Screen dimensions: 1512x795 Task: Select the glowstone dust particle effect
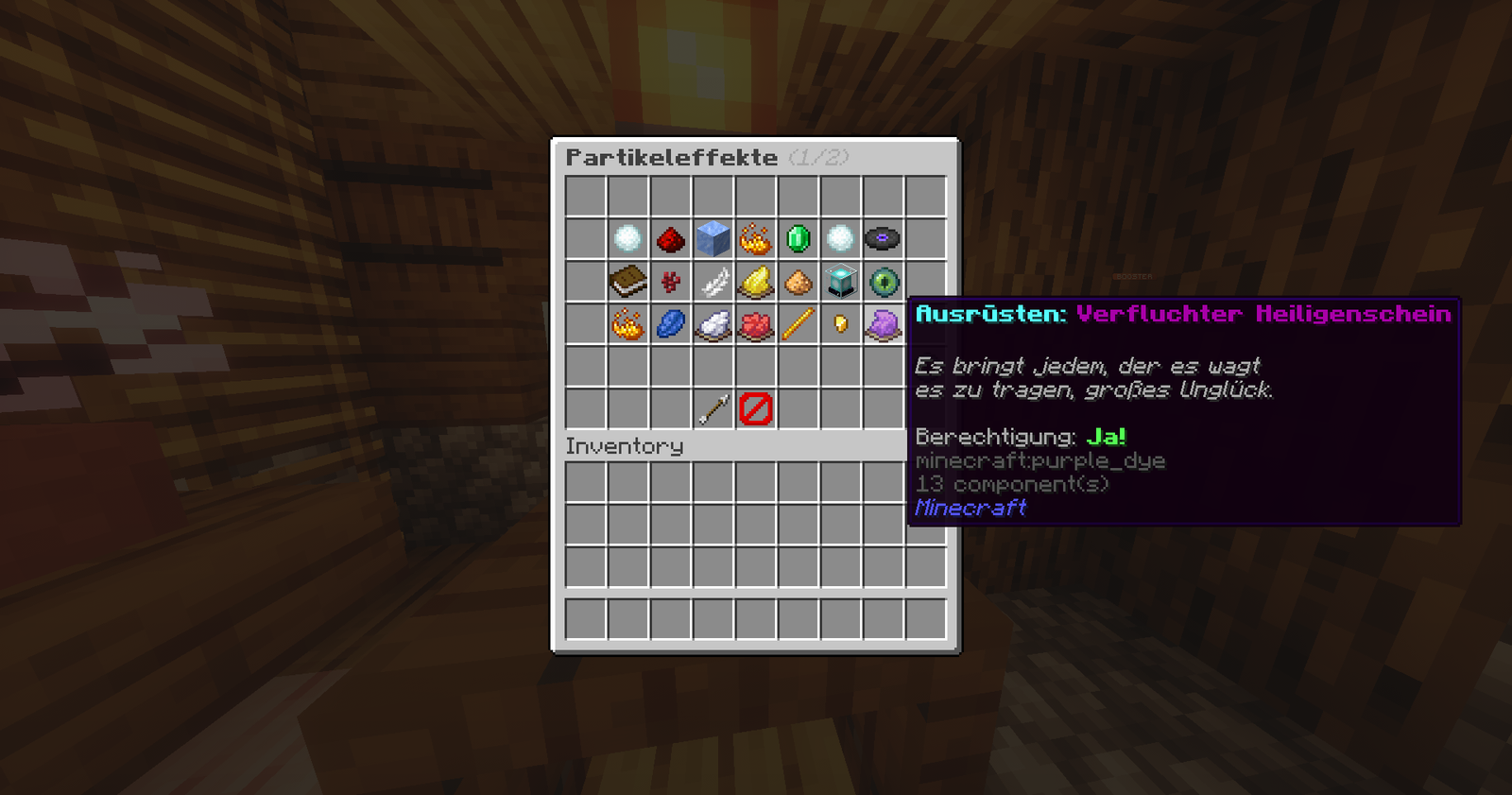pos(797,282)
